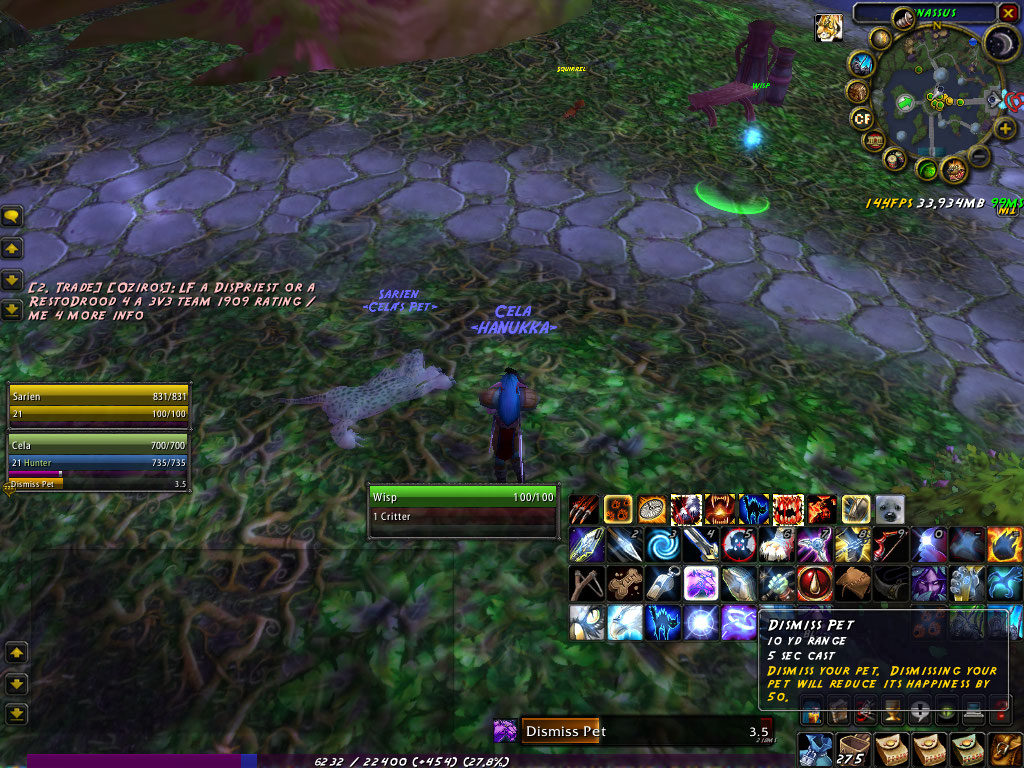Zoom in the minimap with plus button

point(1006,128)
